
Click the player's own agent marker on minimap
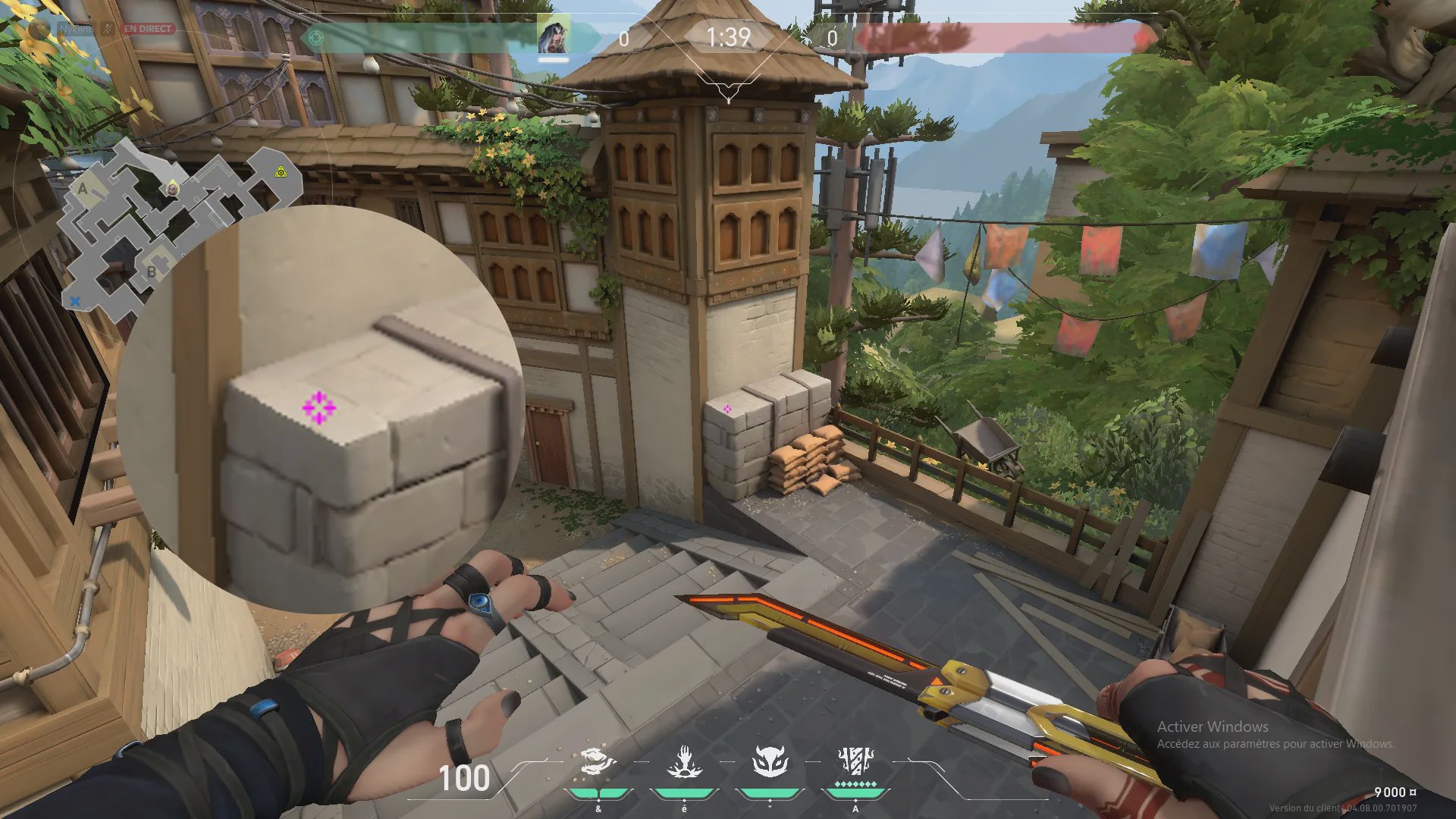pos(173,187)
